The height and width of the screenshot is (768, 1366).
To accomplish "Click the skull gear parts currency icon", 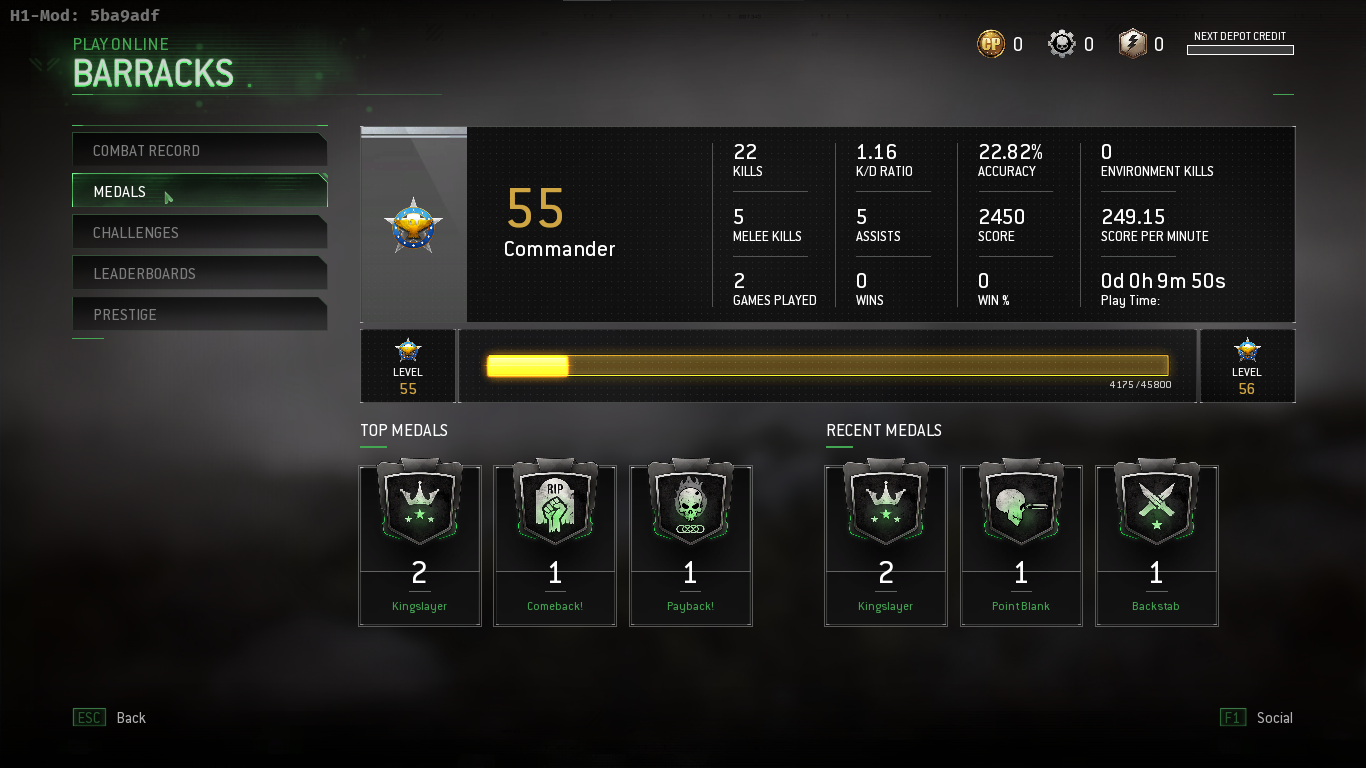I will (x=1062, y=44).
